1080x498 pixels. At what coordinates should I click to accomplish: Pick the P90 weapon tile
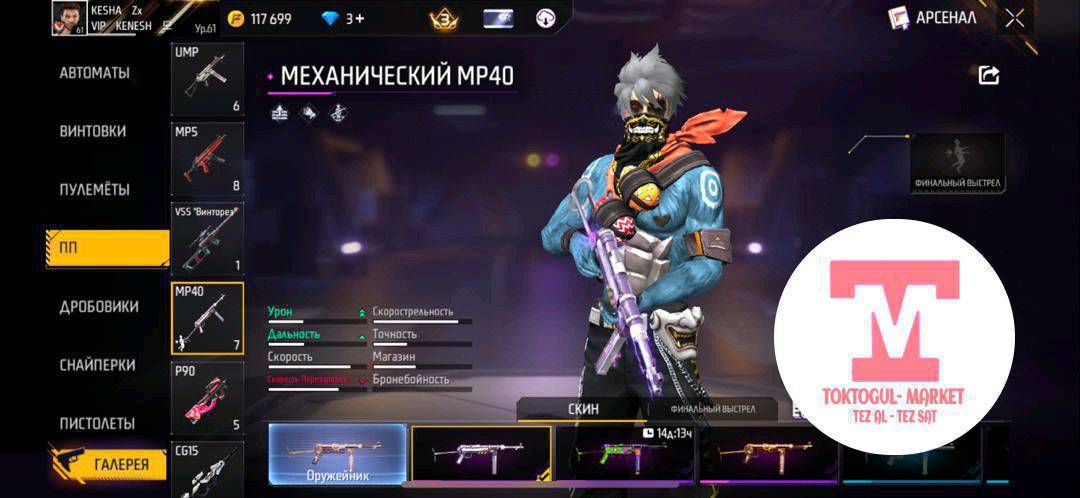click(207, 397)
